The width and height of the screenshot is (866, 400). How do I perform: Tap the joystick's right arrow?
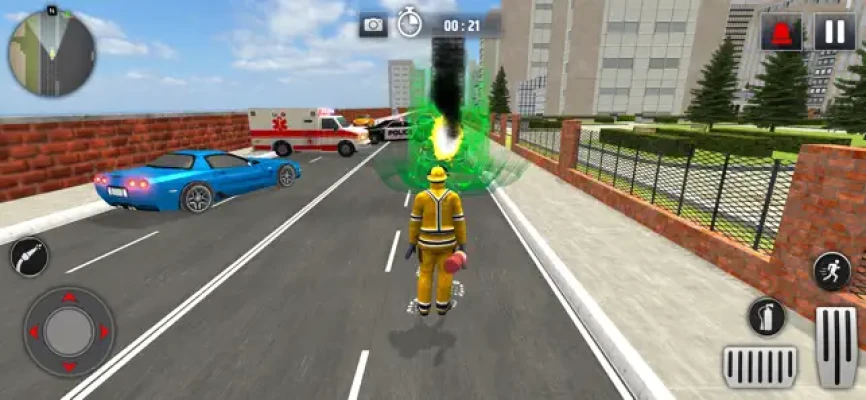tap(103, 332)
